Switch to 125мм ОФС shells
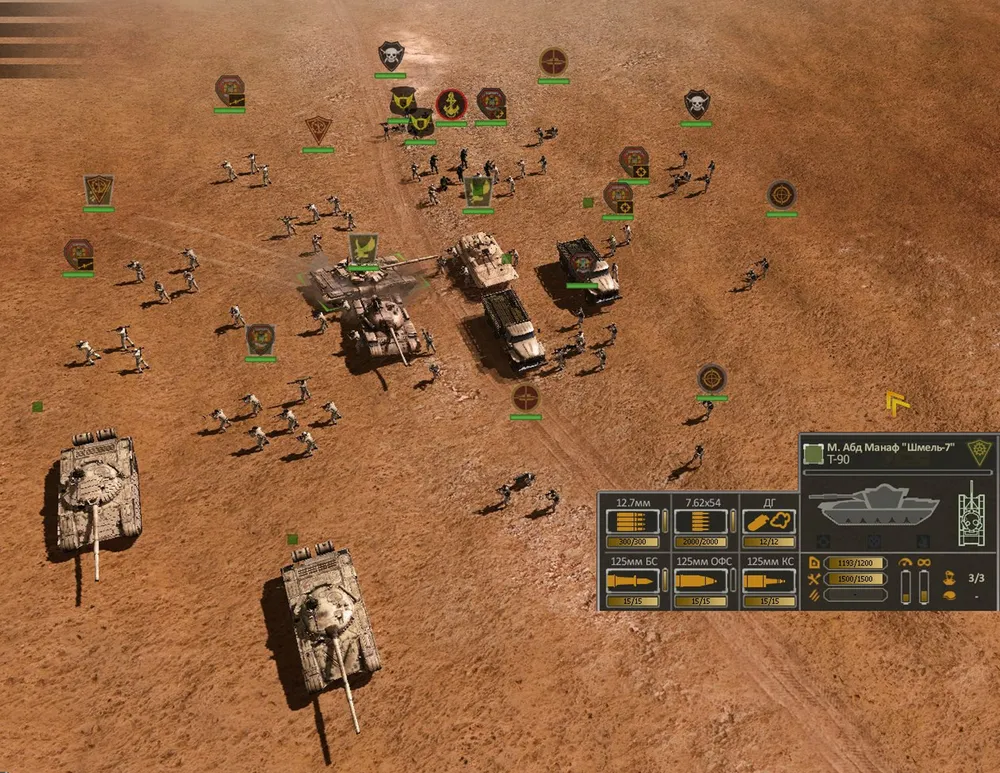 pyautogui.click(x=701, y=582)
